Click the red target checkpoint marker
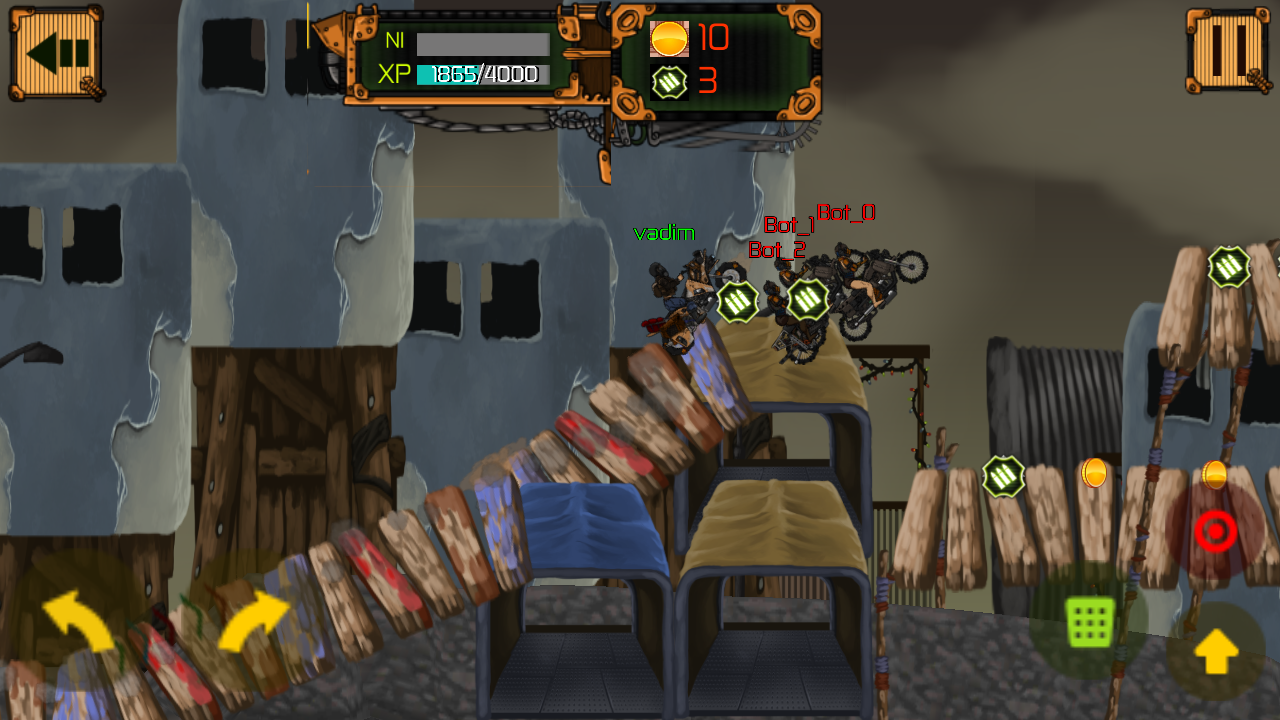 point(1216,531)
